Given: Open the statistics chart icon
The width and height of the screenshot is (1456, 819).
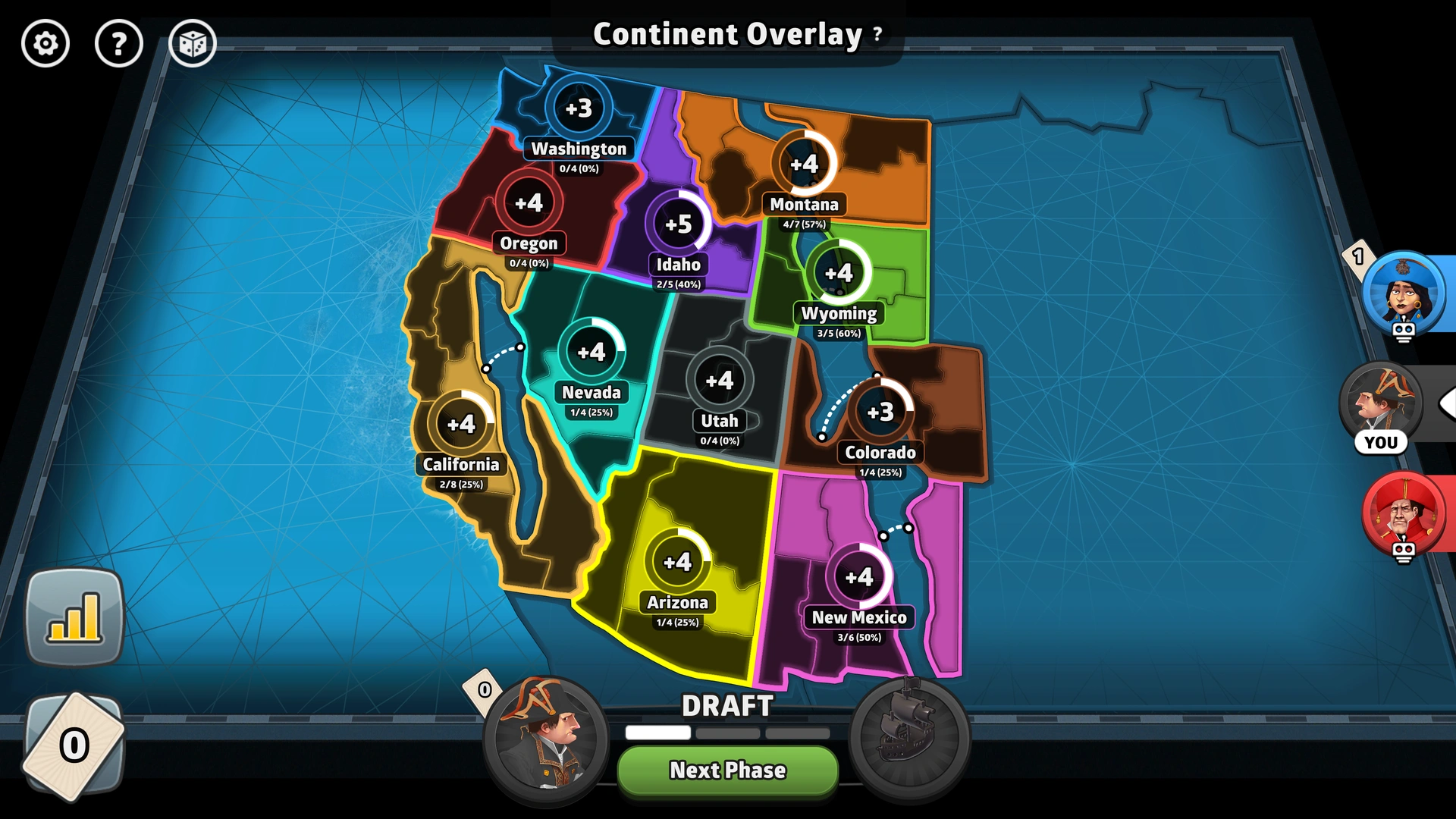Looking at the screenshot, I should coord(75,614).
